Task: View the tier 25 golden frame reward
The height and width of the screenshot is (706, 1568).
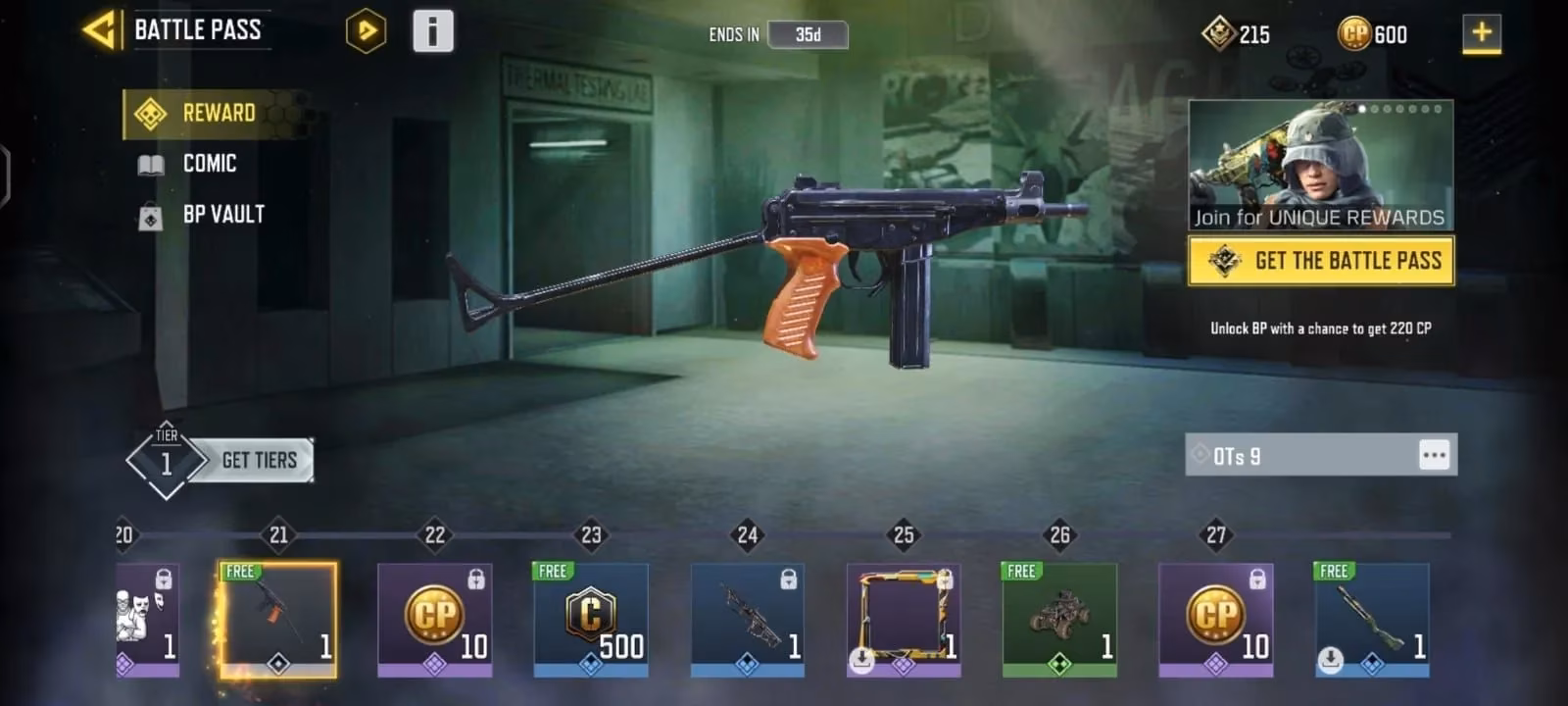Action: click(x=903, y=618)
